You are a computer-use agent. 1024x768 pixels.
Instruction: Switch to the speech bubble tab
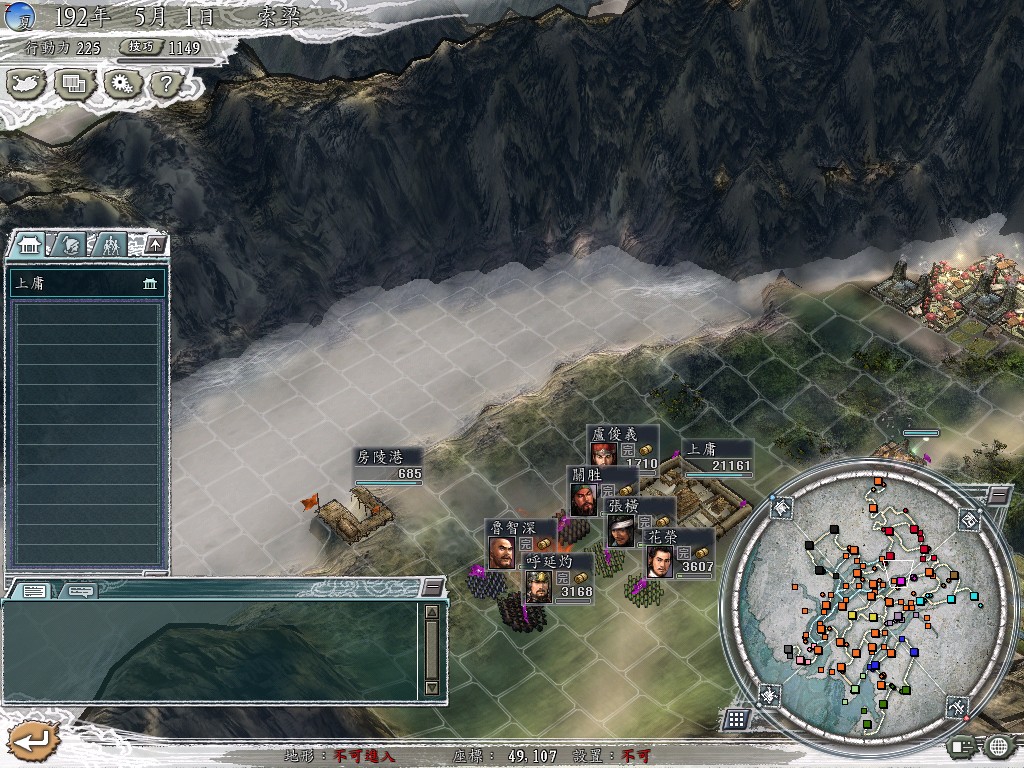point(81,590)
